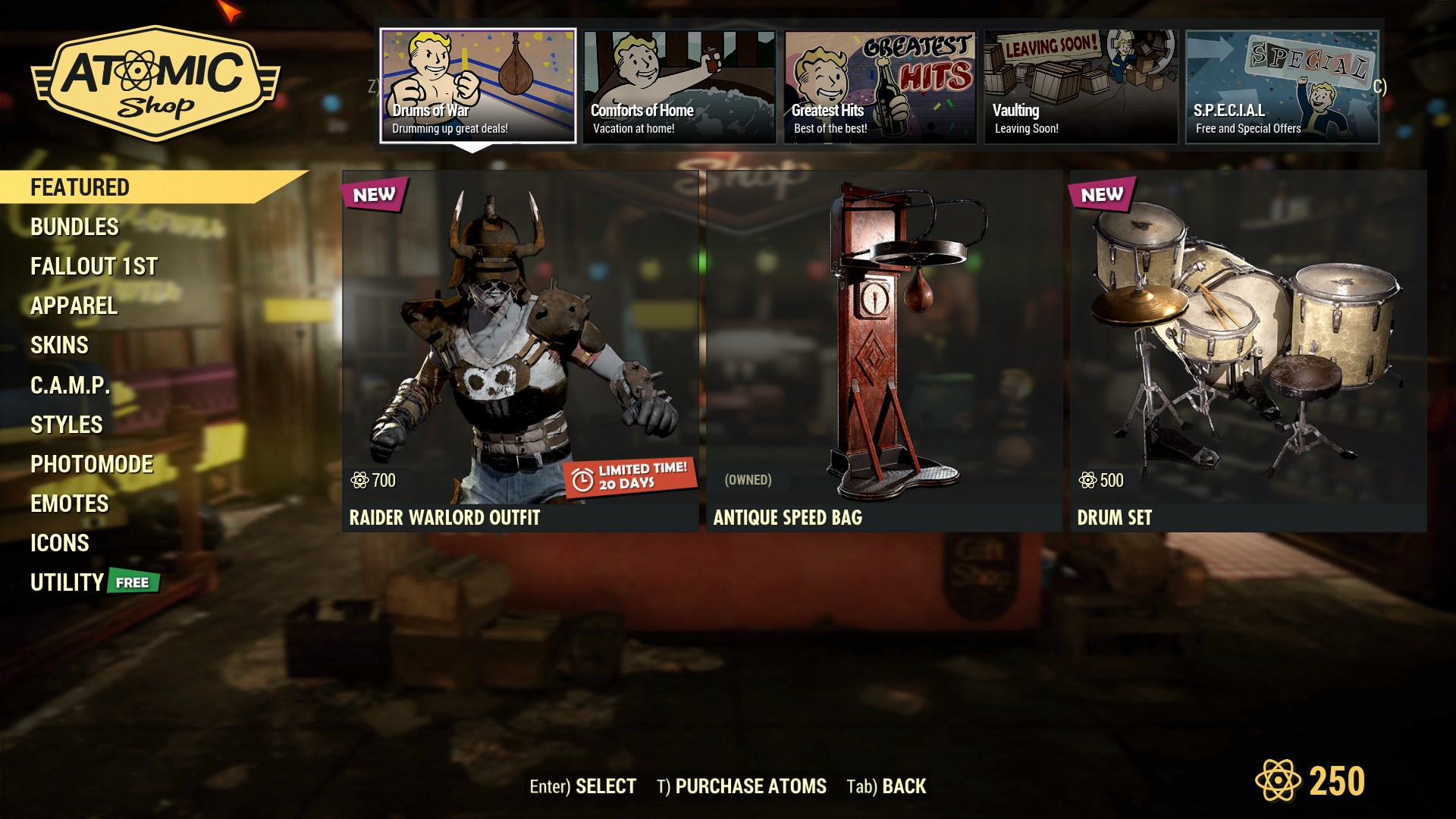Click Purchase Atoms at the bottom
This screenshot has height=819, width=1456.
742,786
